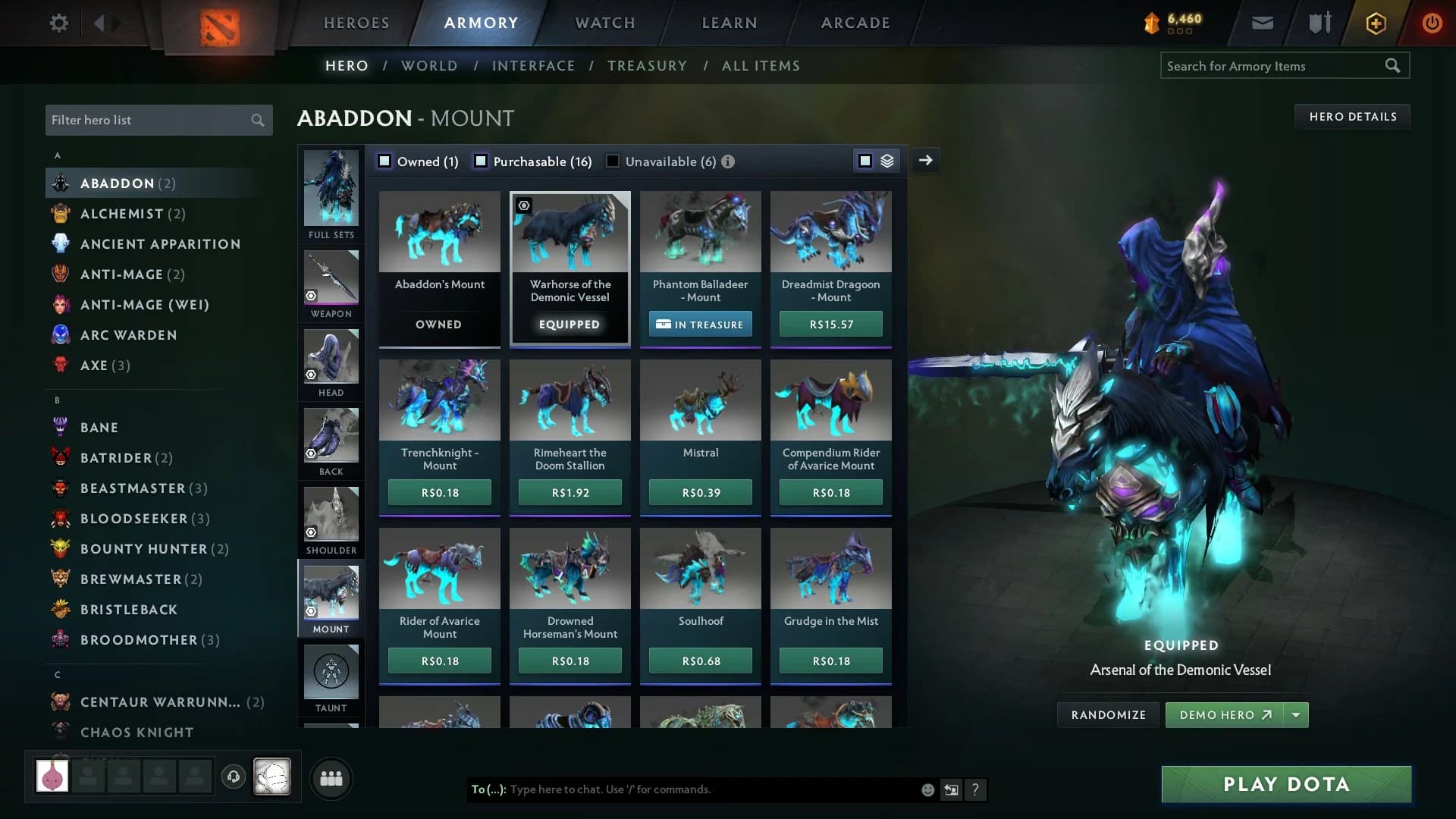Launch Demo Hero mode
1456x819 pixels.
click(x=1224, y=715)
